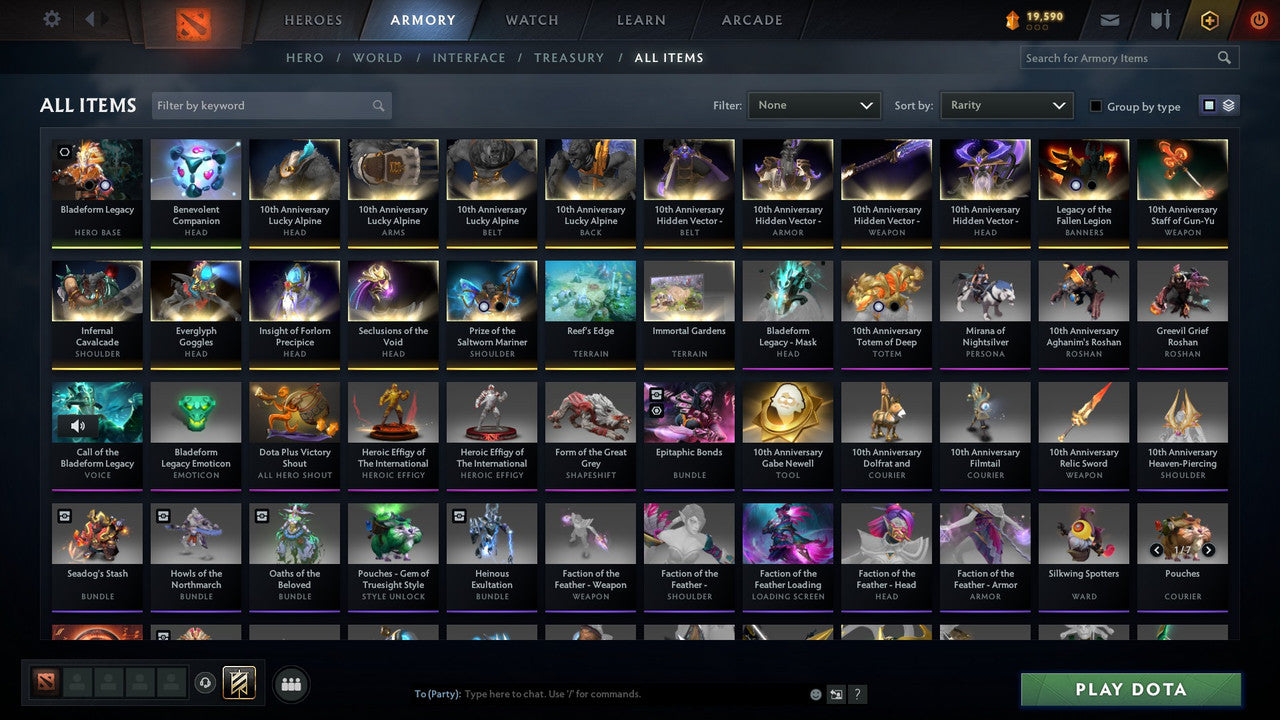Open the Filter: None dropdown
Viewport: 1280px width, 720px height.
tap(813, 105)
